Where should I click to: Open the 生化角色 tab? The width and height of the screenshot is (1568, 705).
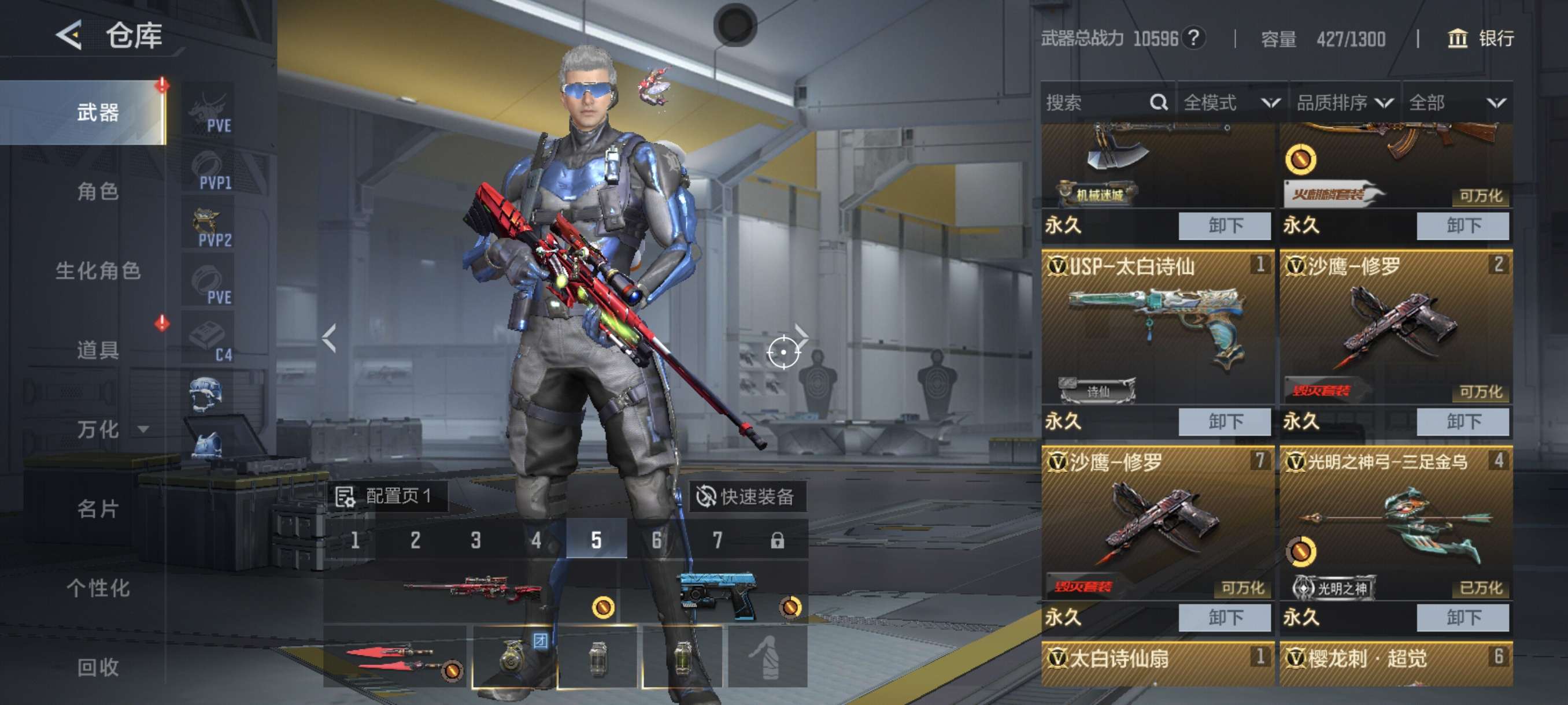97,270
